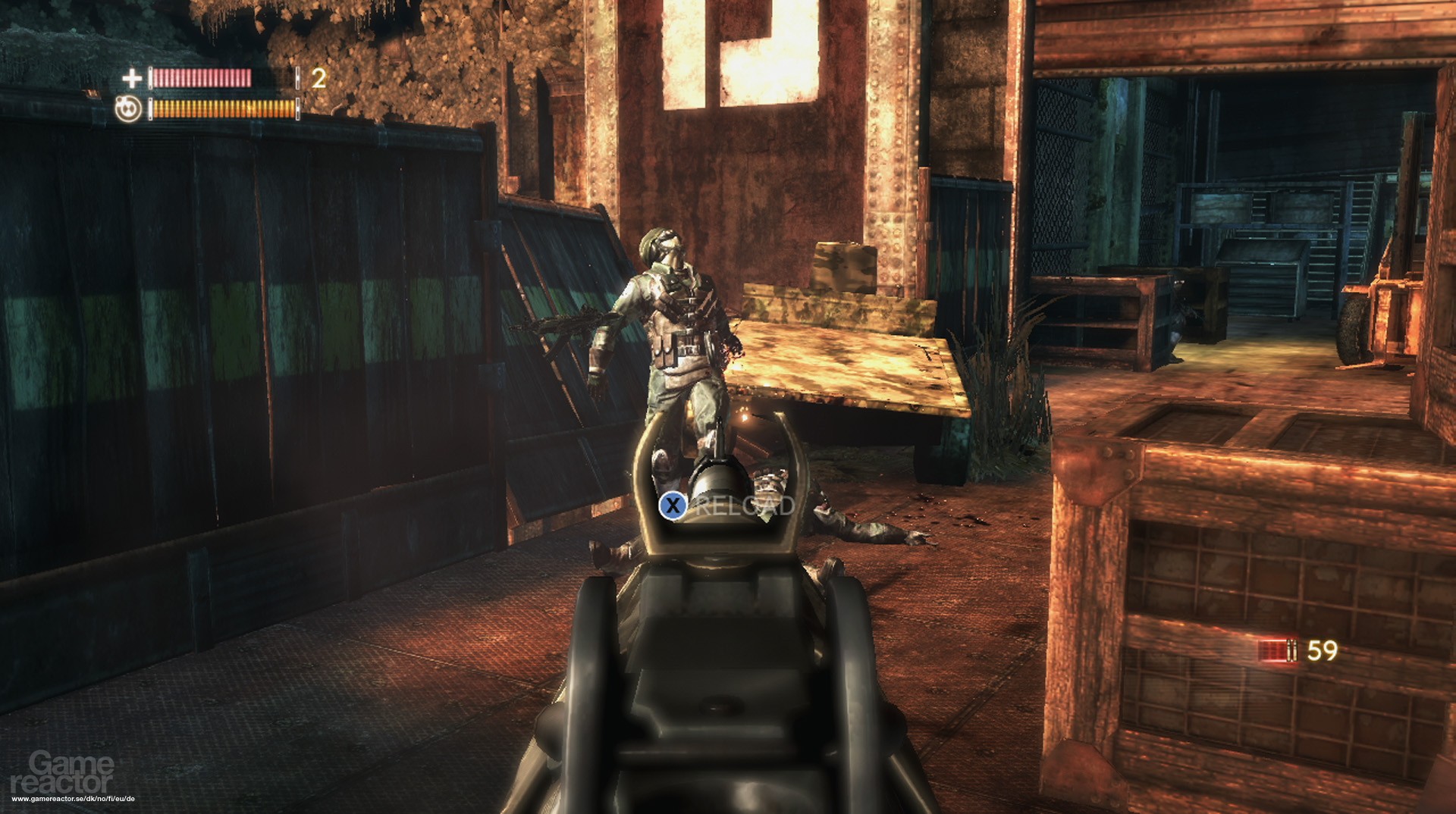Click the white health cross icon
Viewport: 1456px width, 814px height.
pos(132,78)
